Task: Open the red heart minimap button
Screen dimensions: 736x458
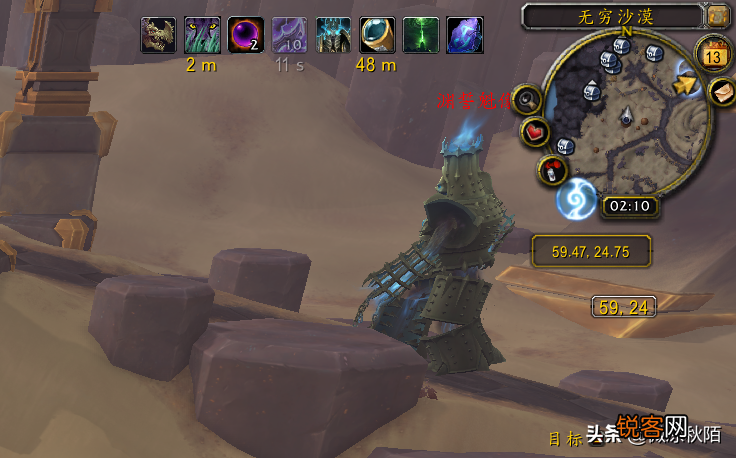Action: pyautogui.click(x=537, y=132)
